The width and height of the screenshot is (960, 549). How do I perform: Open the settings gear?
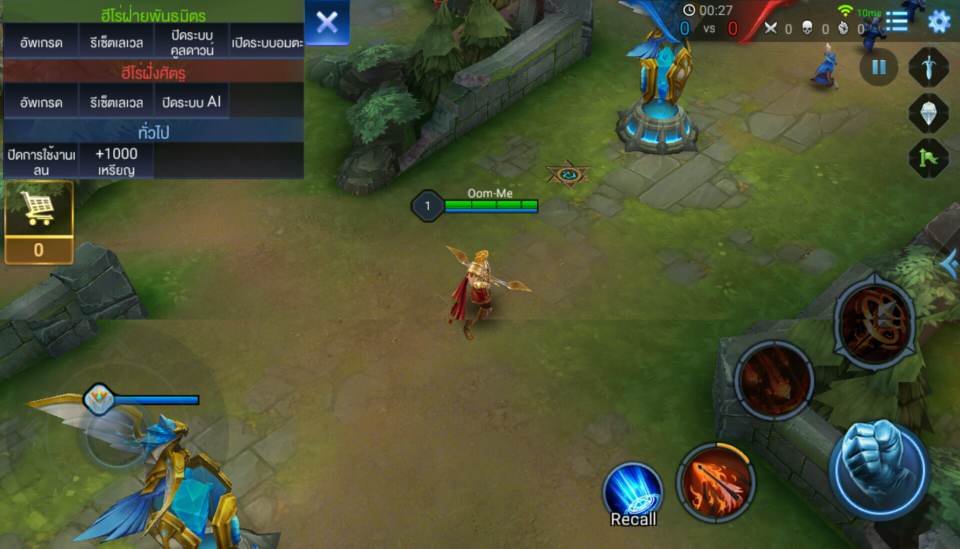pos(938,21)
